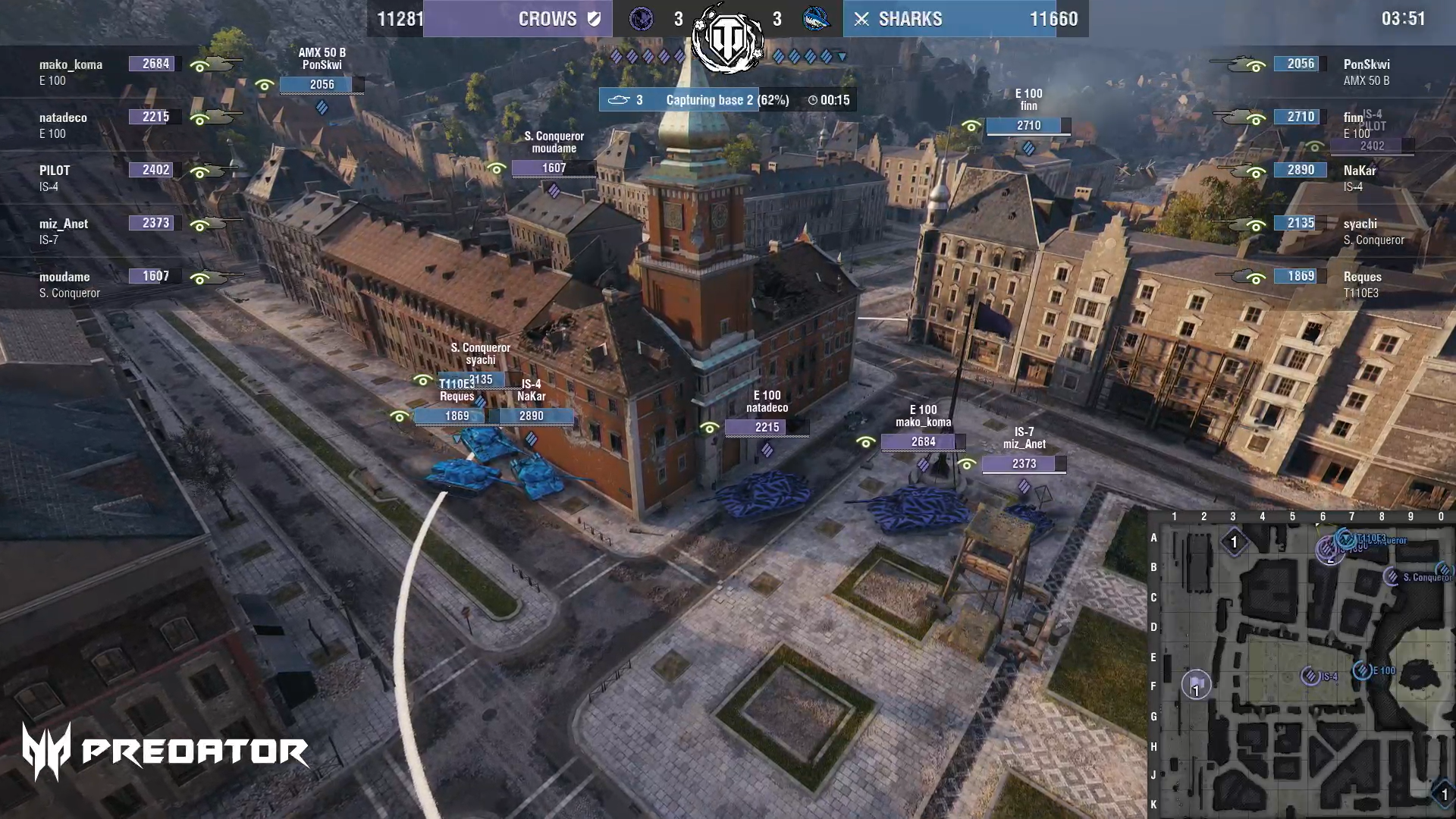This screenshot has width=1456, height=819.
Task: Click the World of Tanks emblem at top center
Action: (x=728, y=38)
